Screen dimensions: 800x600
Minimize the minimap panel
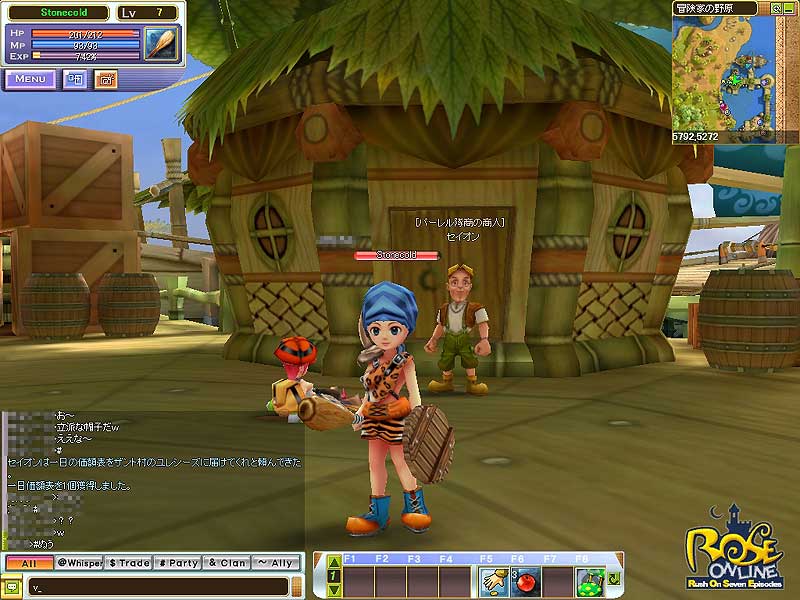click(x=790, y=8)
